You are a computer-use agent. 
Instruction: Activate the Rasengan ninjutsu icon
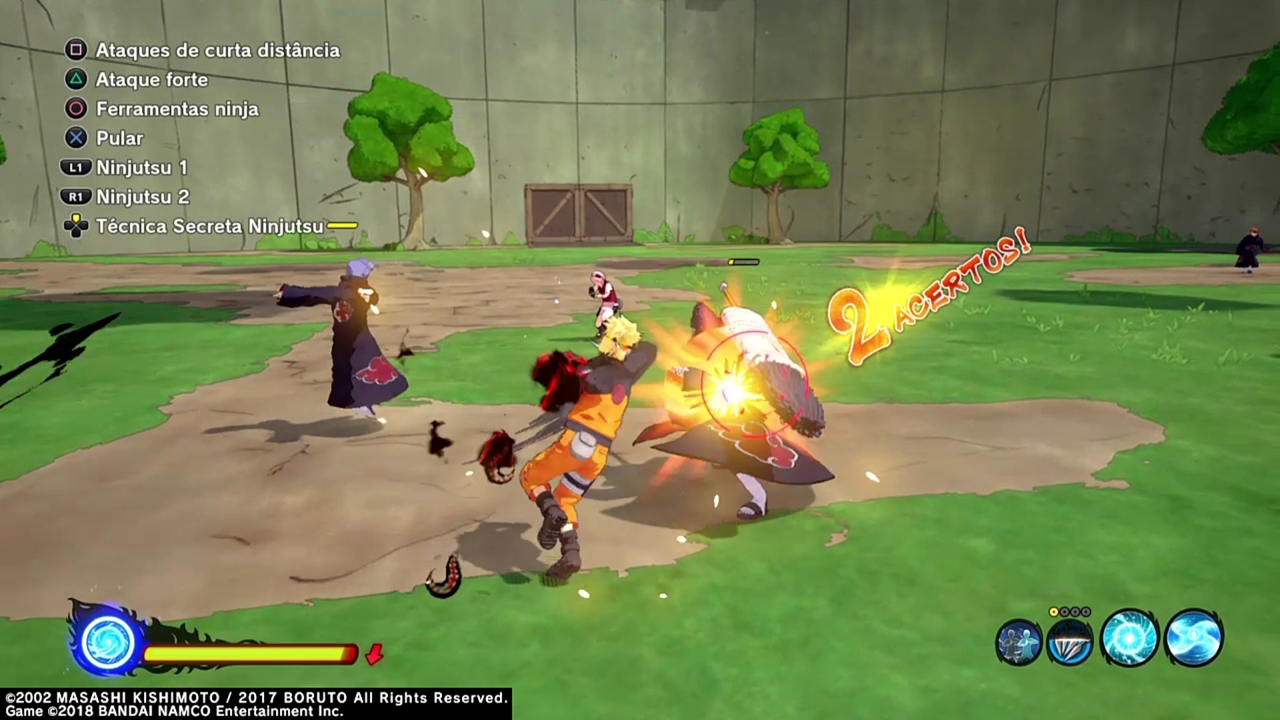[1130, 640]
